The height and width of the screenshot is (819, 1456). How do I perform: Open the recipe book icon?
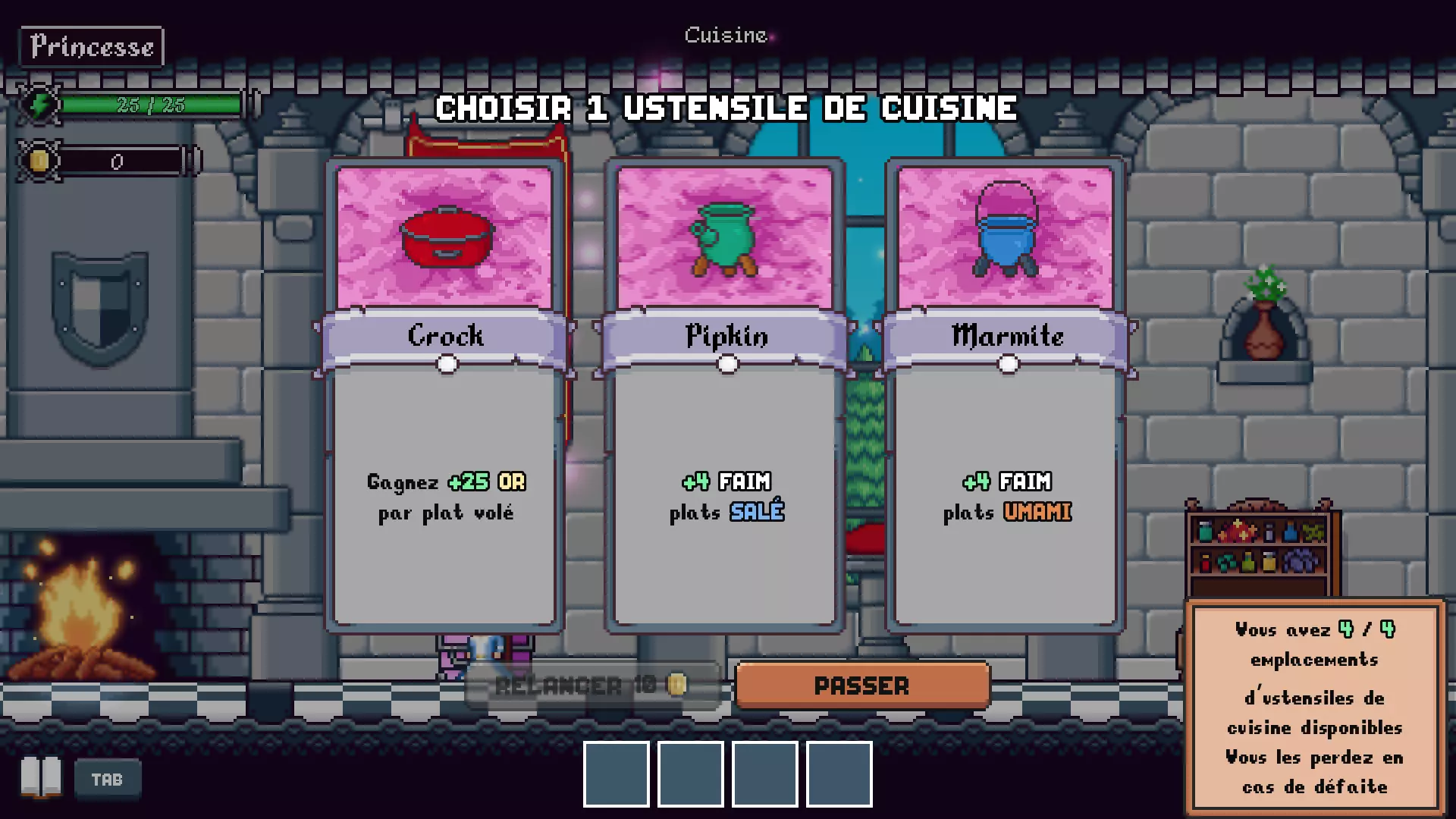click(x=41, y=778)
